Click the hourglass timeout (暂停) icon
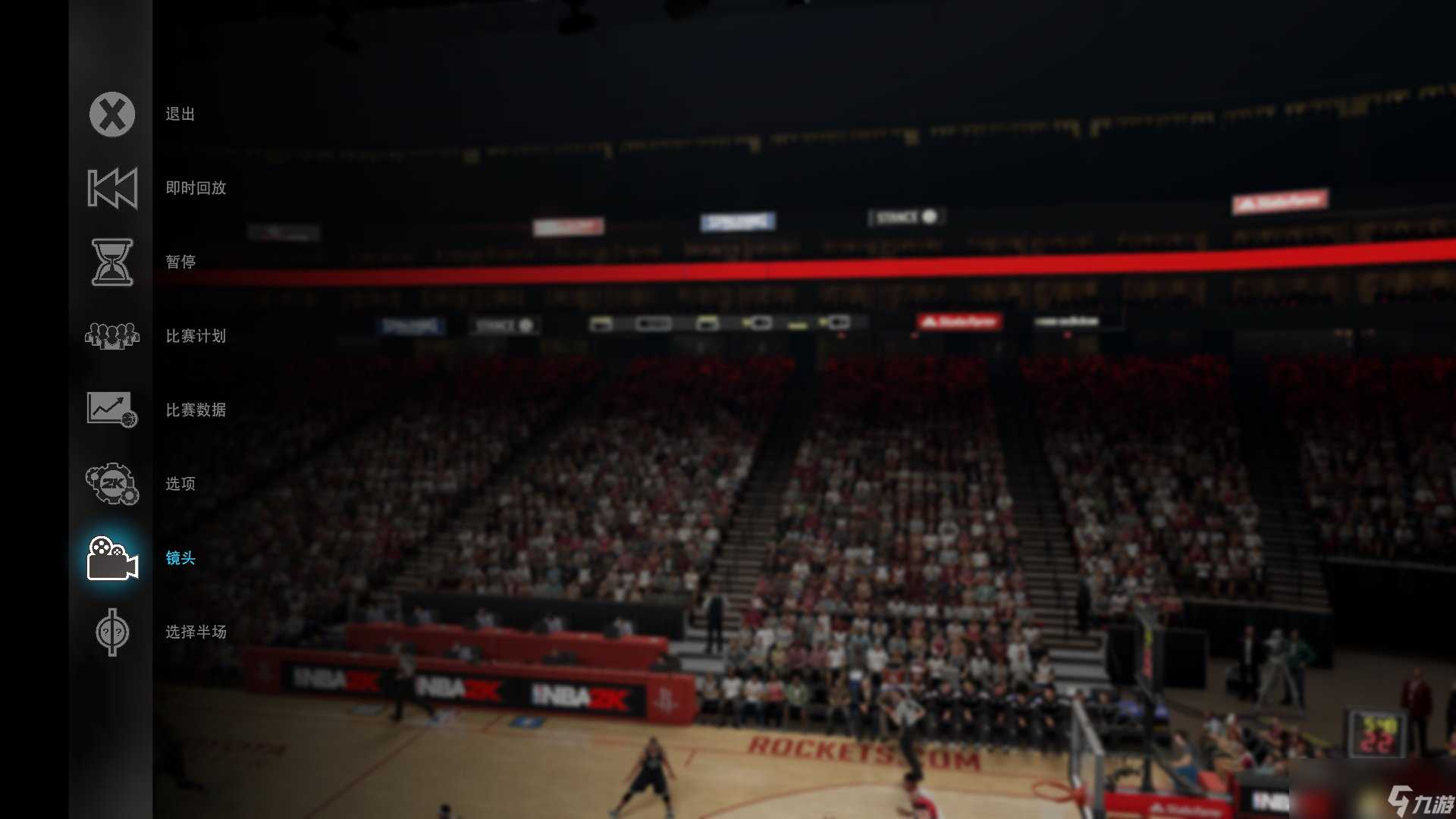This screenshot has width=1456, height=819. point(111,262)
